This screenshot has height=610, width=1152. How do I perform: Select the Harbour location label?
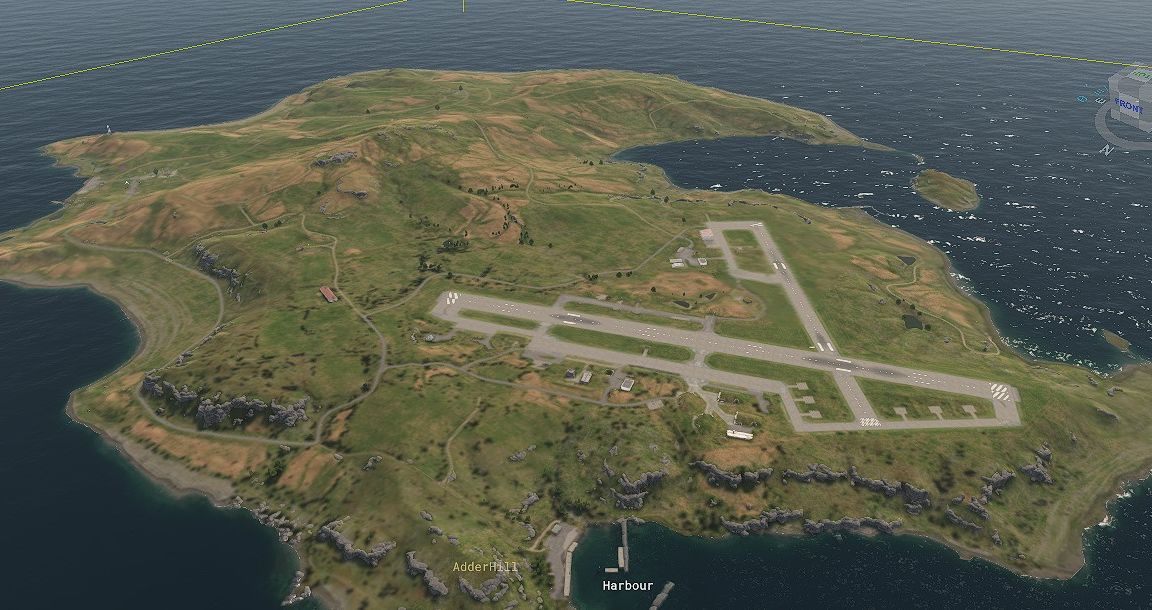pyautogui.click(x=628, y=585)
